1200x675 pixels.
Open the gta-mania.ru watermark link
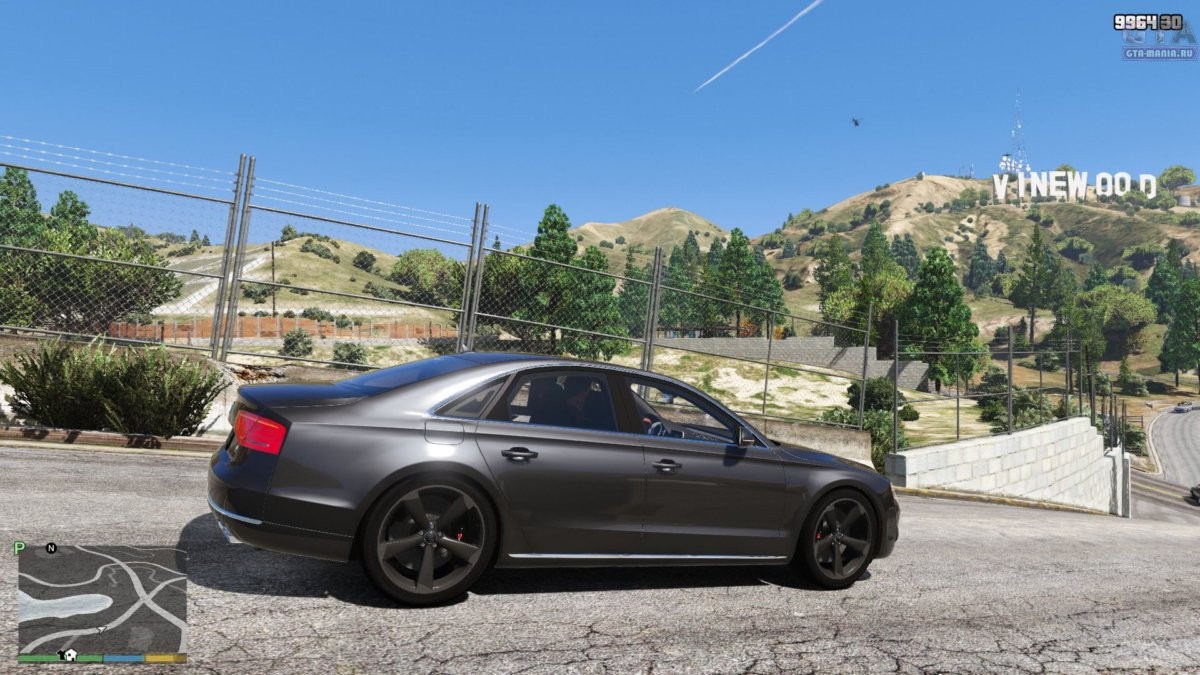pos(1159,53)
